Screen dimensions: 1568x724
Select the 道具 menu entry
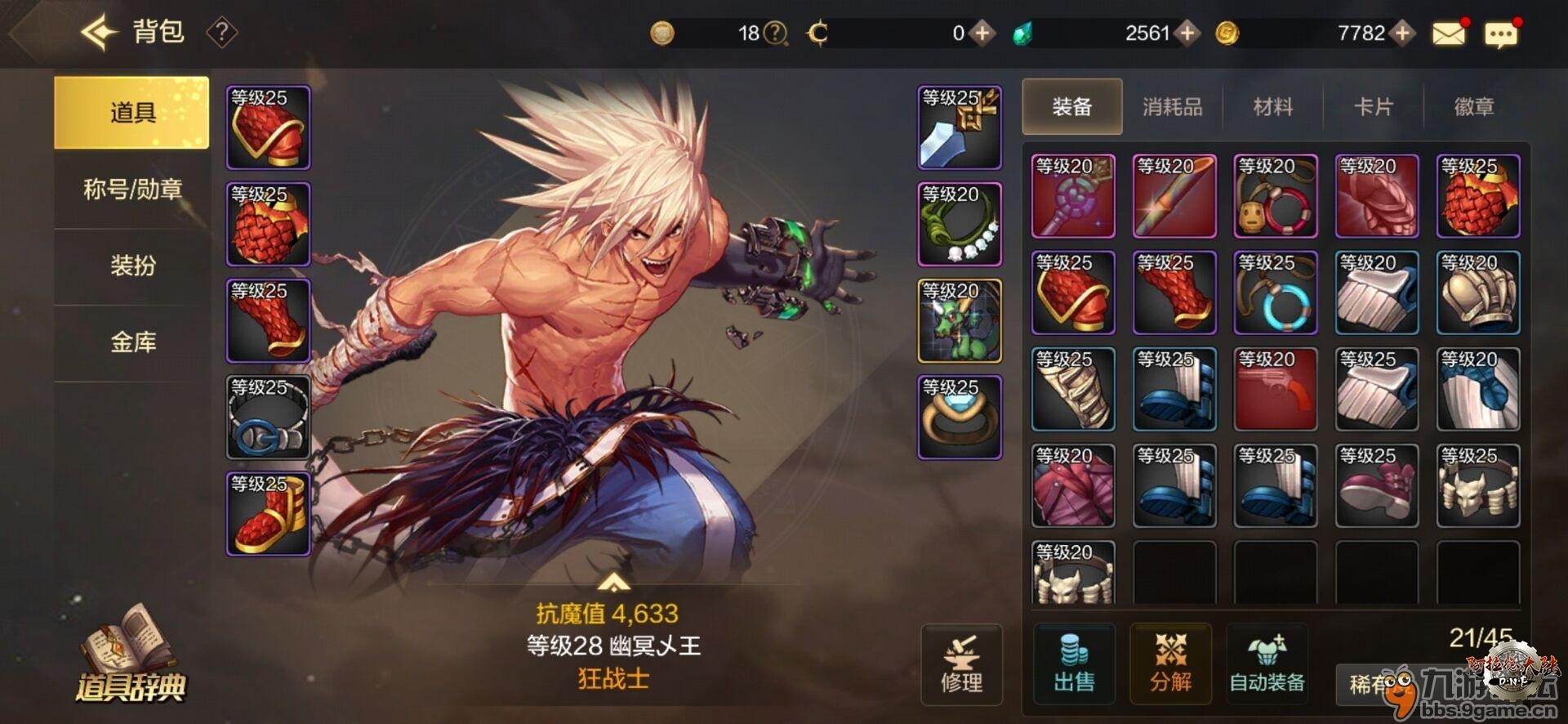131,113
